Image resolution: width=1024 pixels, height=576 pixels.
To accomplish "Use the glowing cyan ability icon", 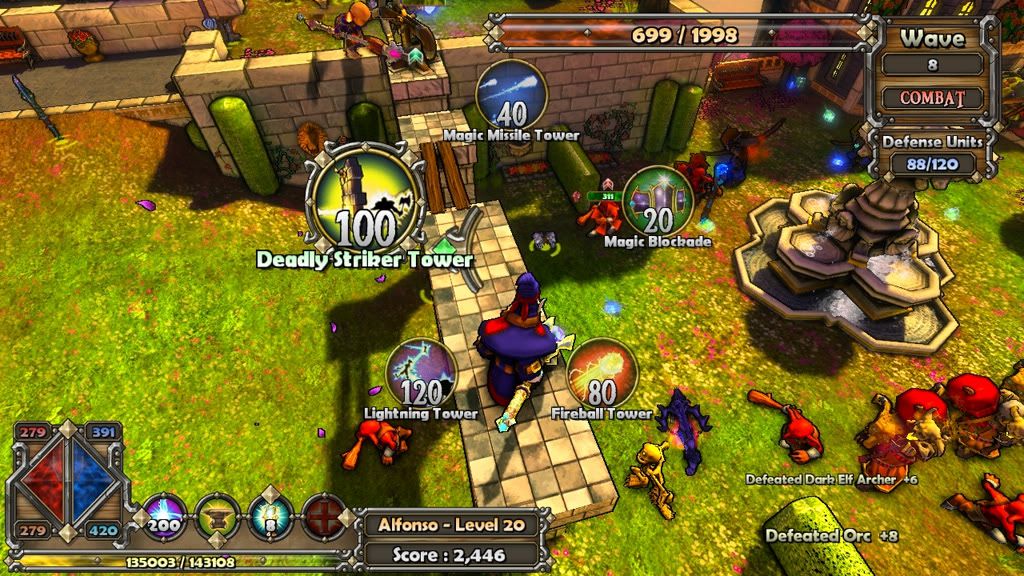I will coord(270,516).
